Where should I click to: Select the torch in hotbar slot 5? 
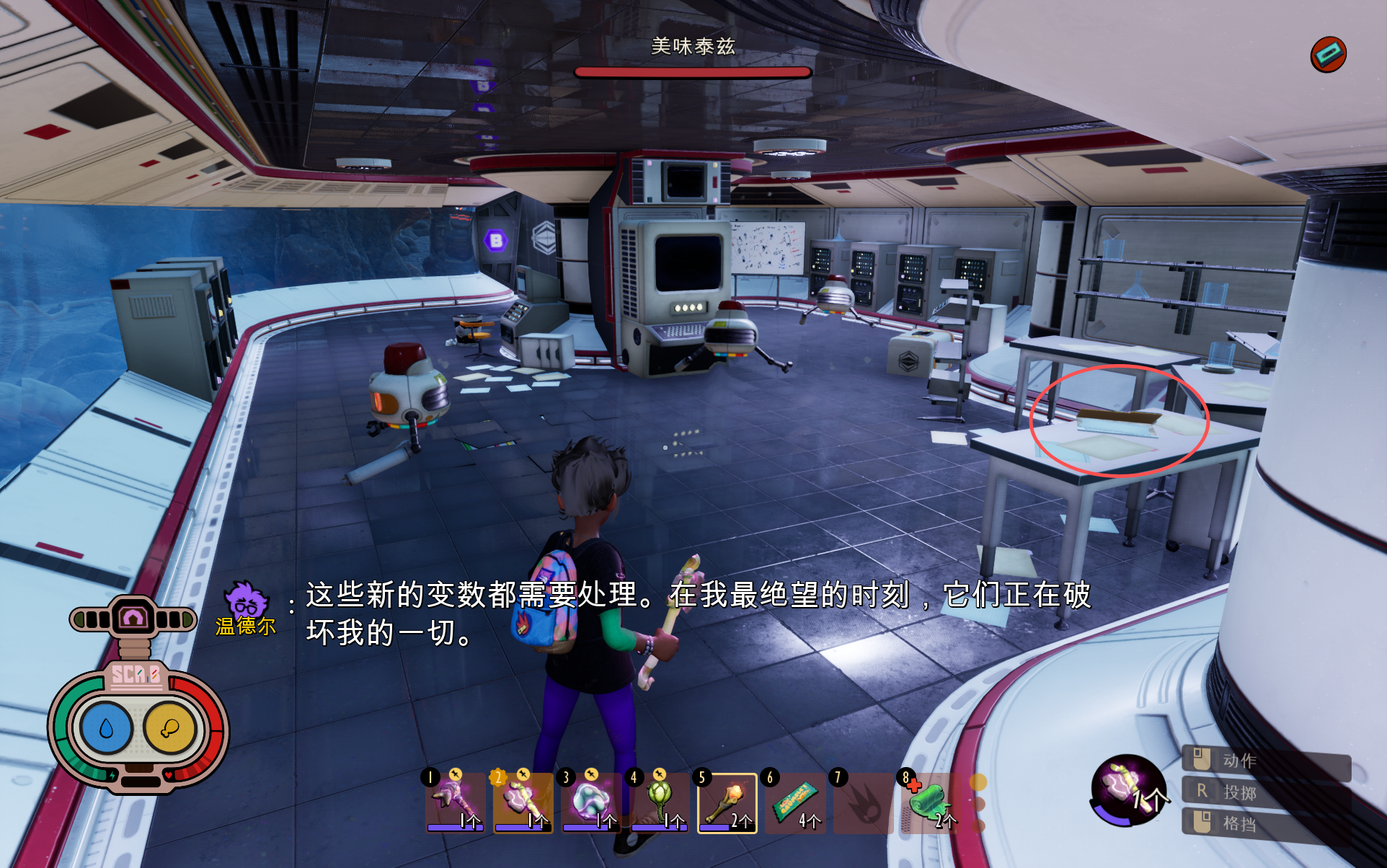click(x=727, y=802)
